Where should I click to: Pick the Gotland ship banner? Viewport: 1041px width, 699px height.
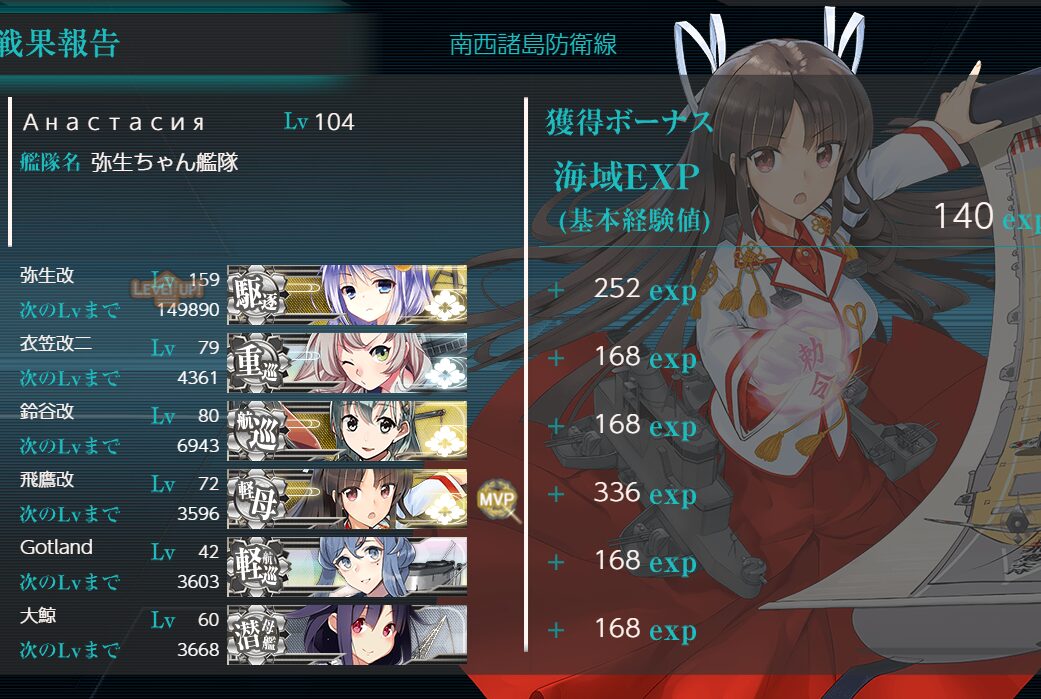347,566
